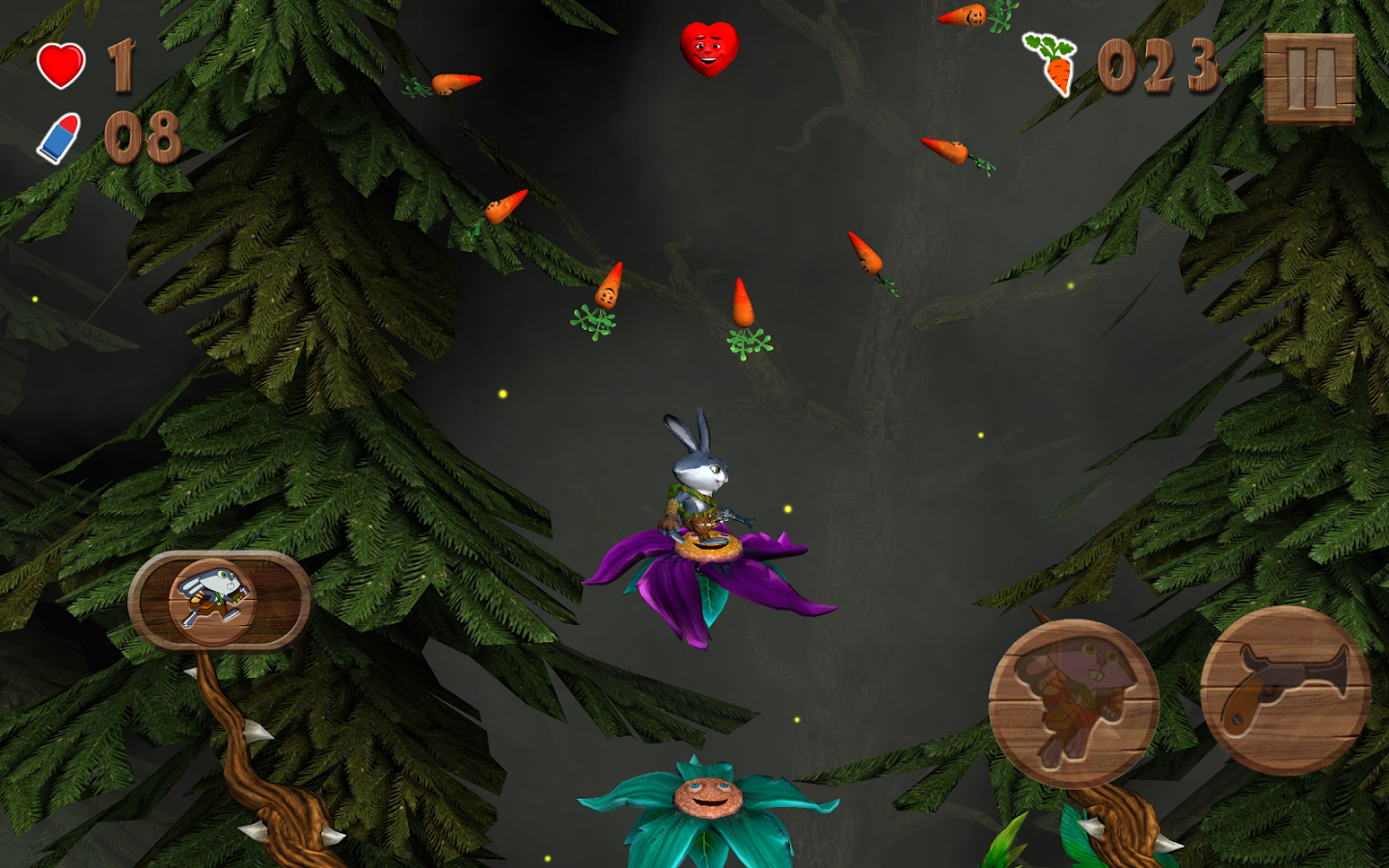This screenshot has width=1389, height=868.
Task: Tap the rabbit jump button
Action: (x=1074, y=704)
